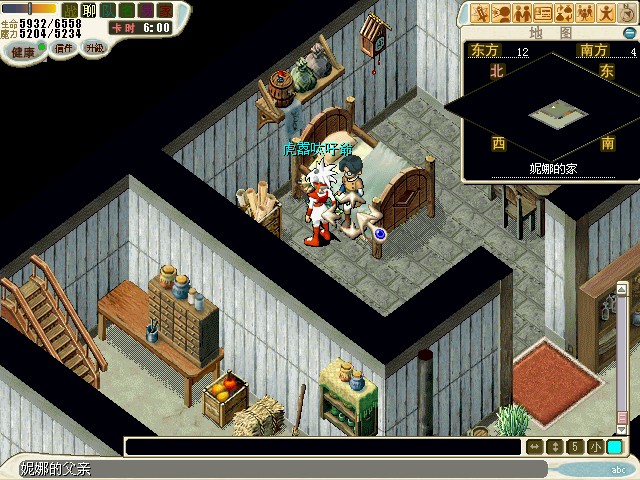The width and height of the screenshot is (640, 480).
Task: Toggle the 家 family mode button
Action: tap(164, 10)
